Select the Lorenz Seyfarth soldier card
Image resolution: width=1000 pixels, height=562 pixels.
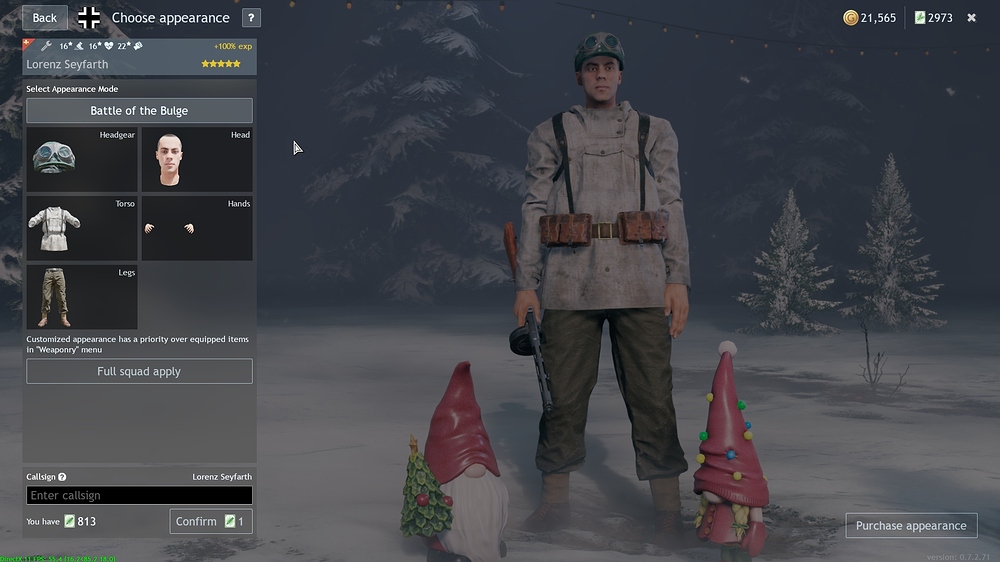[x=139, y=56]
